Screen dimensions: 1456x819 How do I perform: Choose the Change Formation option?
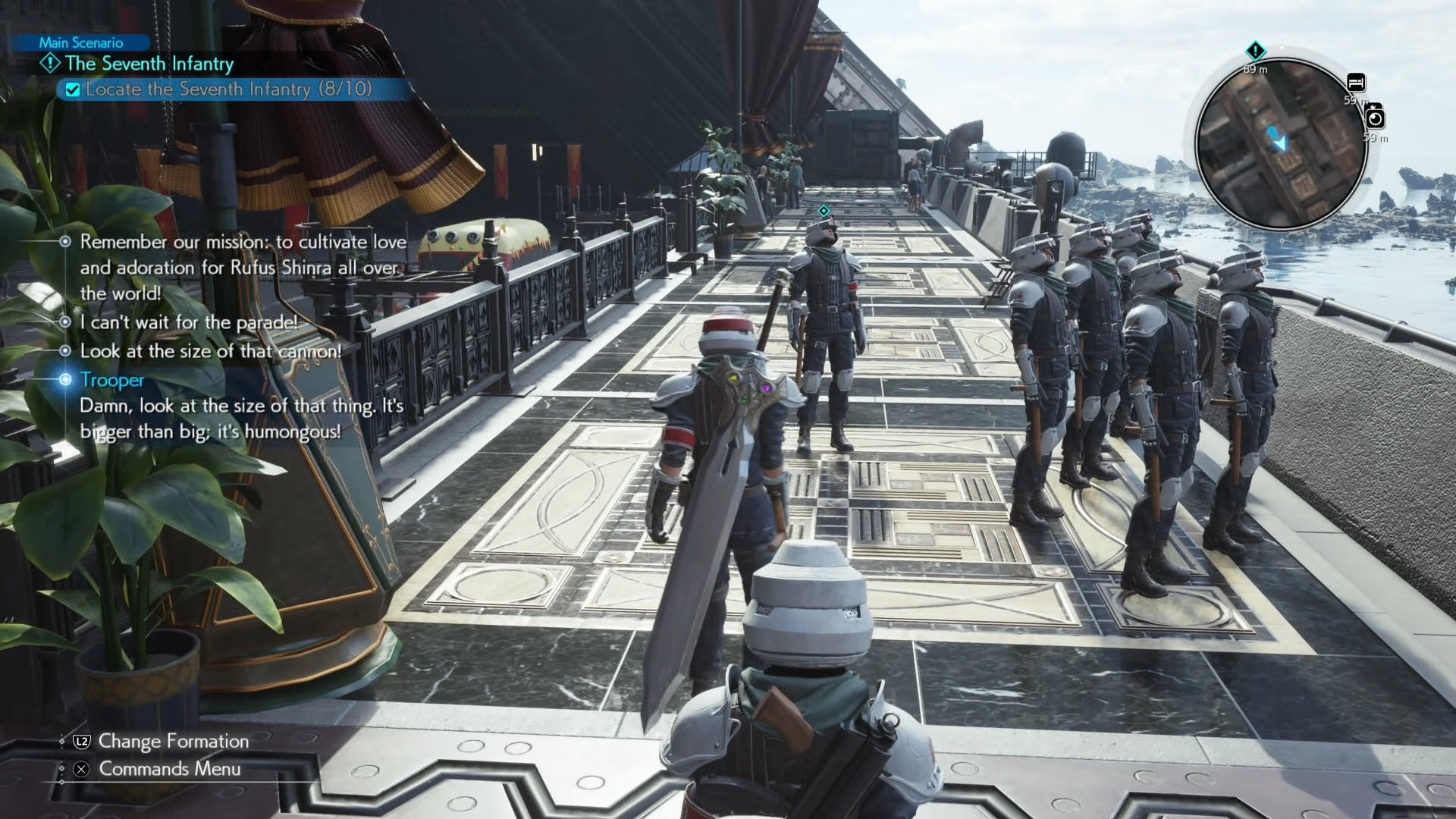pyautogui.click(x=173, y=741)
